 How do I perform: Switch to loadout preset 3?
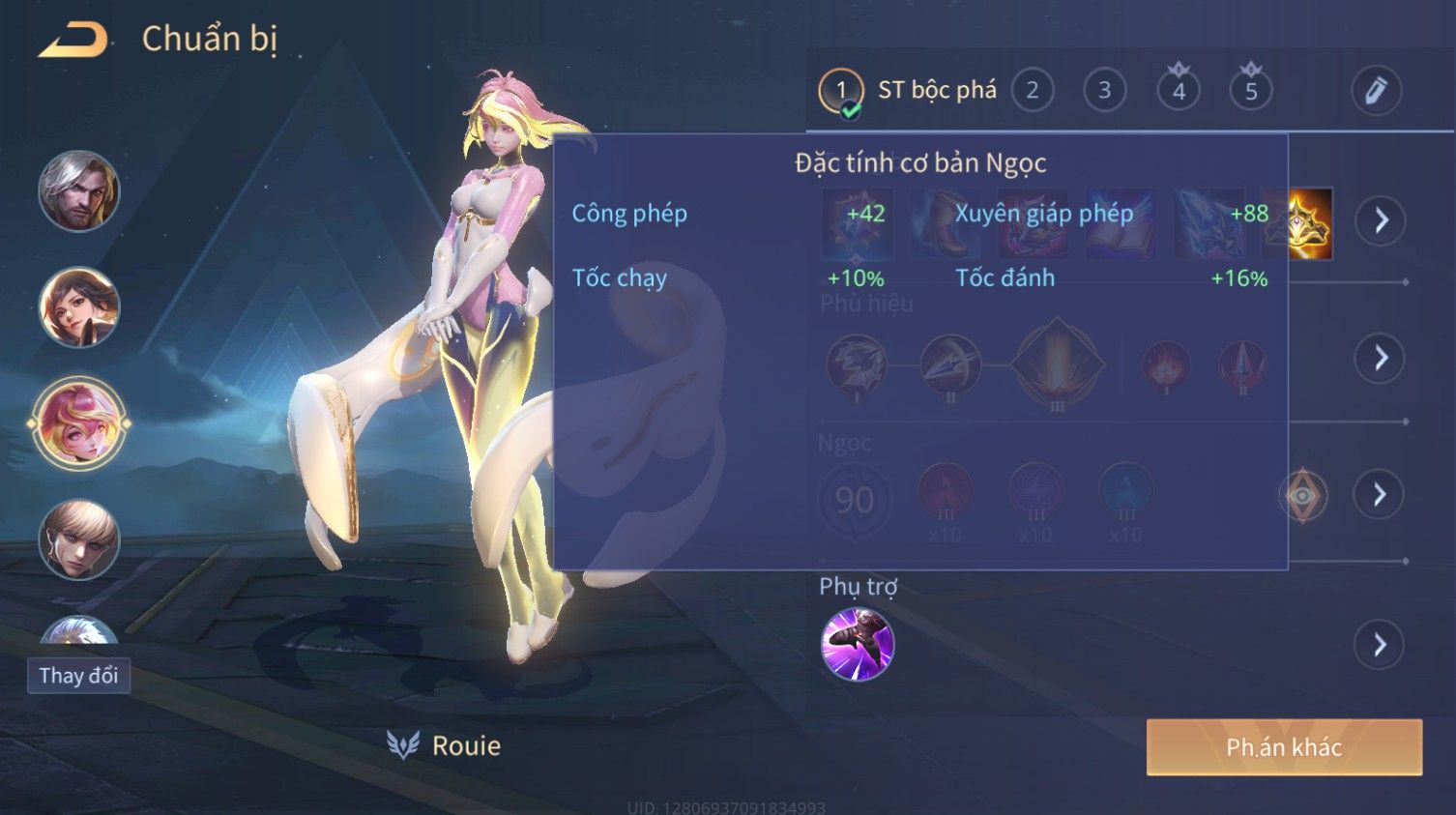tap(1104, 91)
